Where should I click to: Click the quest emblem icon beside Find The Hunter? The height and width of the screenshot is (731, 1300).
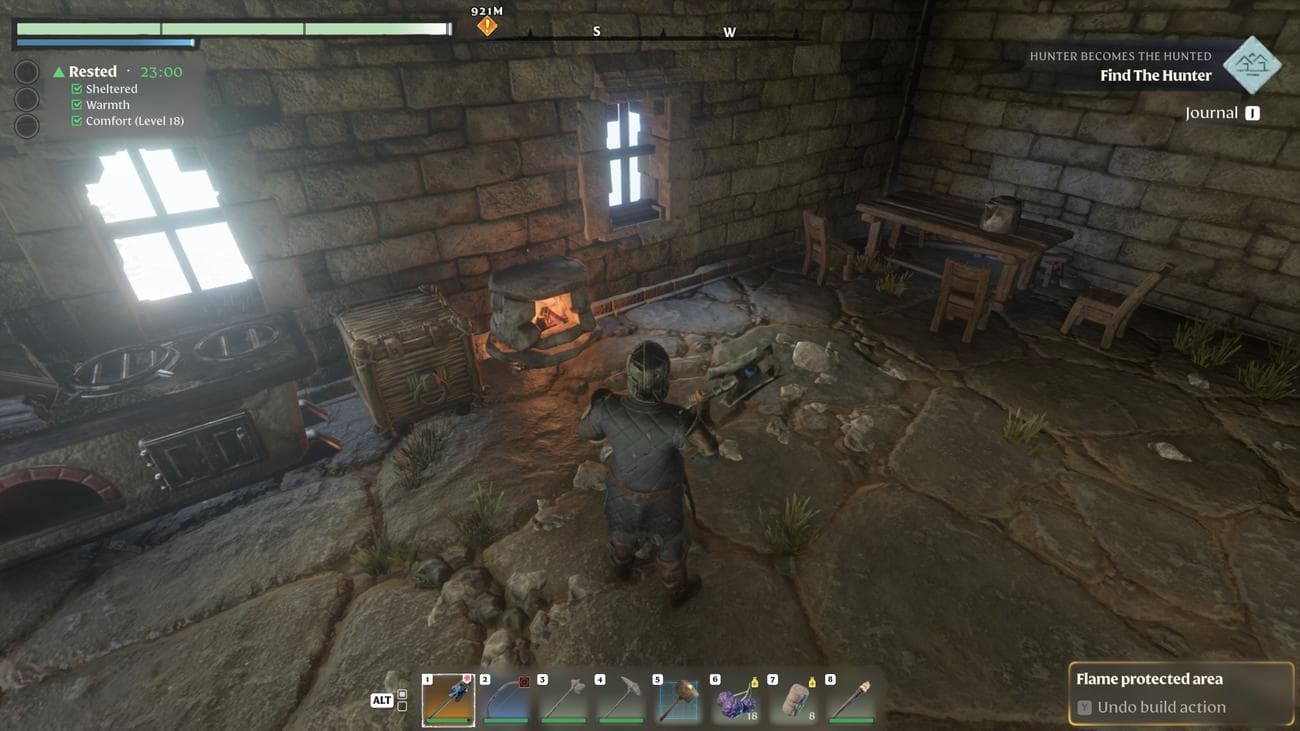point(1252,65)
